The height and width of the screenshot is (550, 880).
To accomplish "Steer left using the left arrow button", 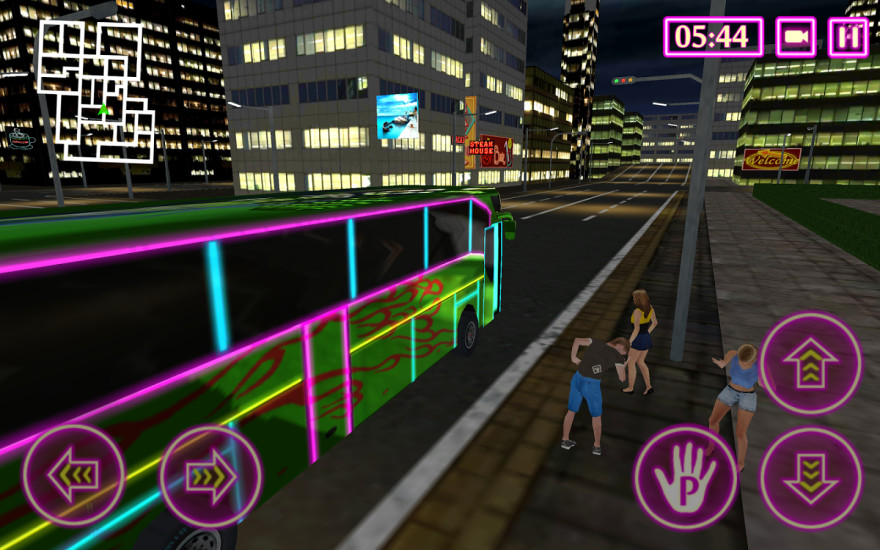I will 73,475.
